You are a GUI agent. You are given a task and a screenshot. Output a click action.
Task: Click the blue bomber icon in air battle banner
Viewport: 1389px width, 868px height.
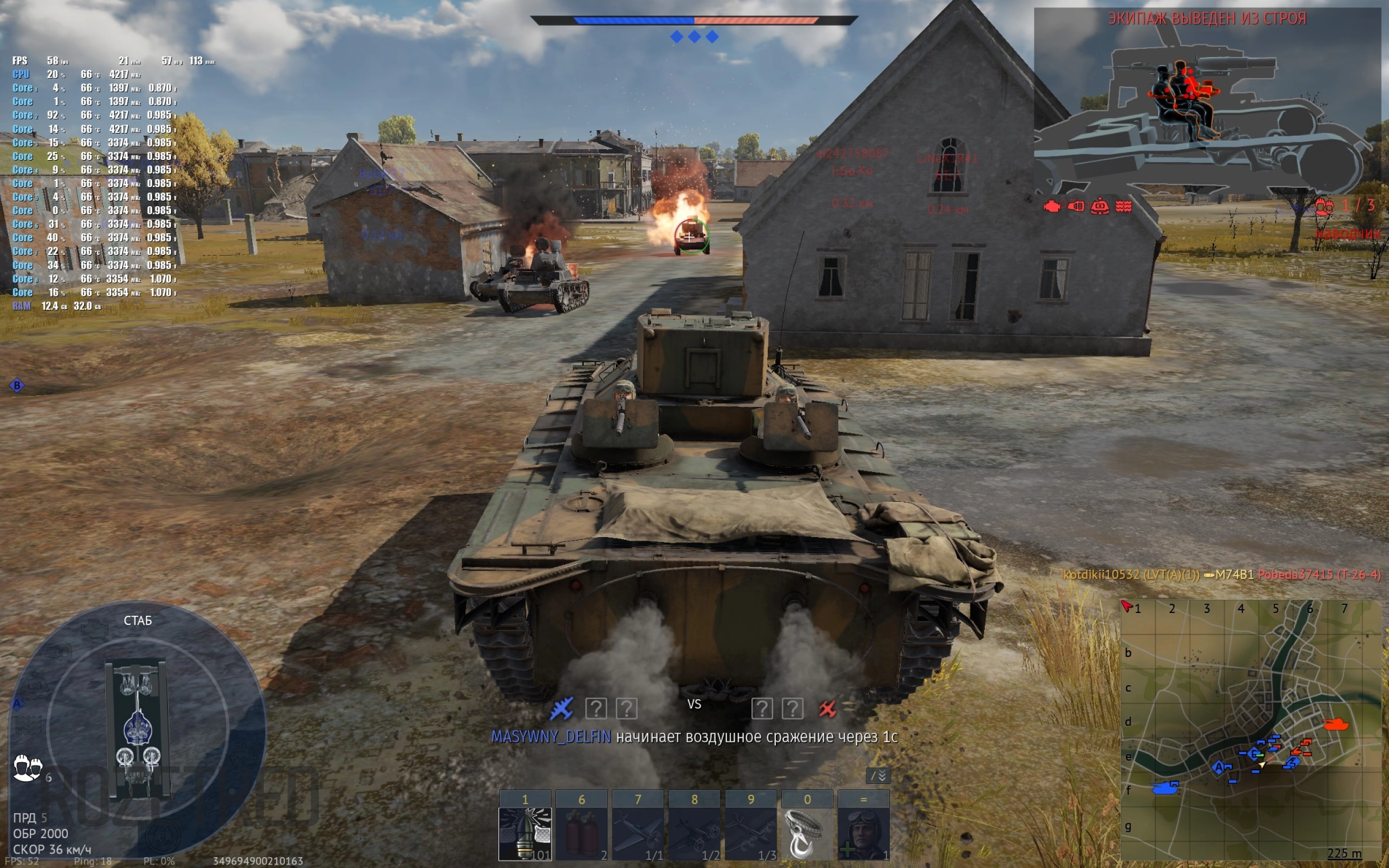tap(562, 709)
